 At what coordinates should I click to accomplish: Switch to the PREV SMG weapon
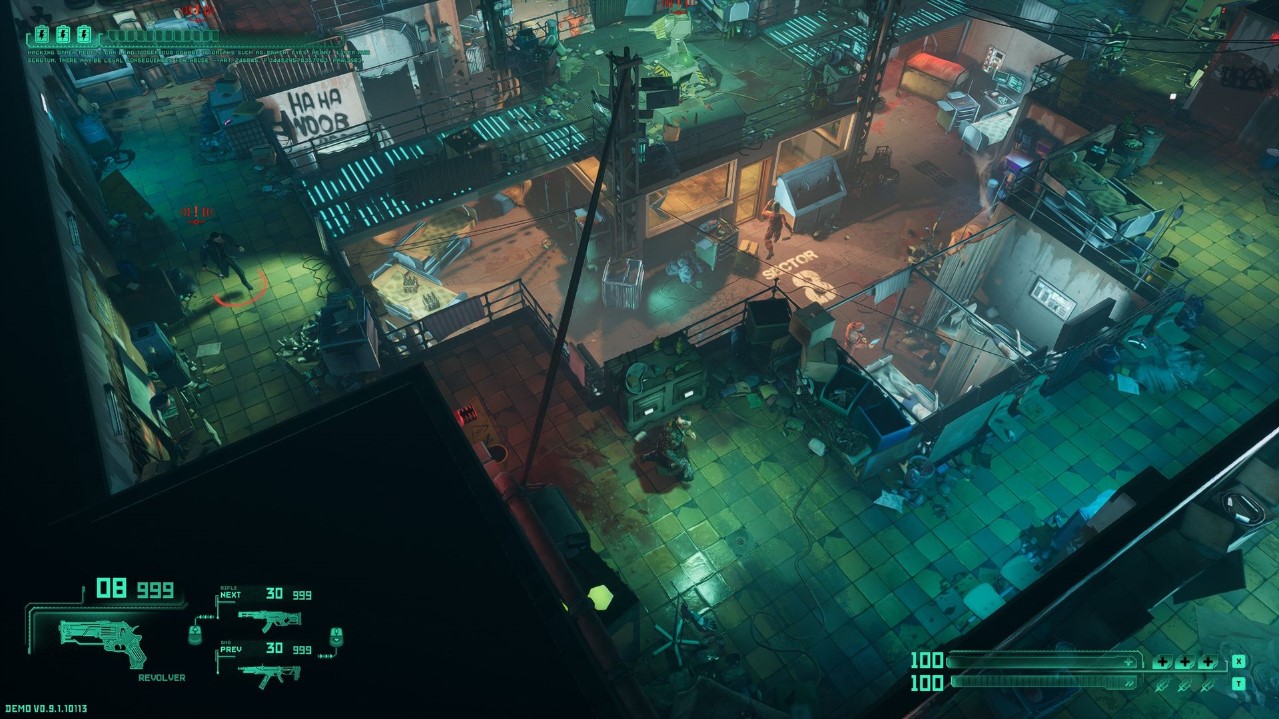[269, 672]
